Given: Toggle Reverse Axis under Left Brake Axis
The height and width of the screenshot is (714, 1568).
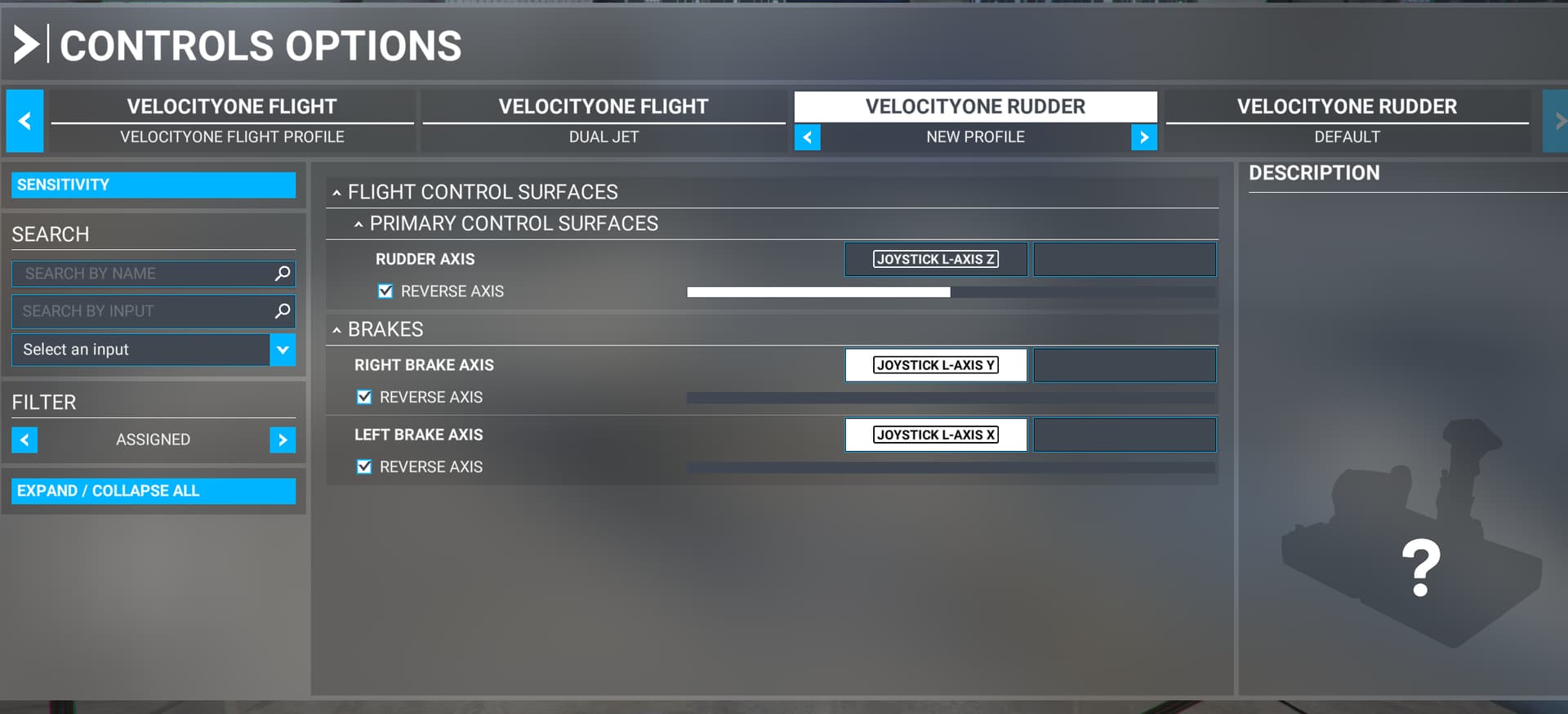Looking at the screenshot, I should click(x=364, y=466).
